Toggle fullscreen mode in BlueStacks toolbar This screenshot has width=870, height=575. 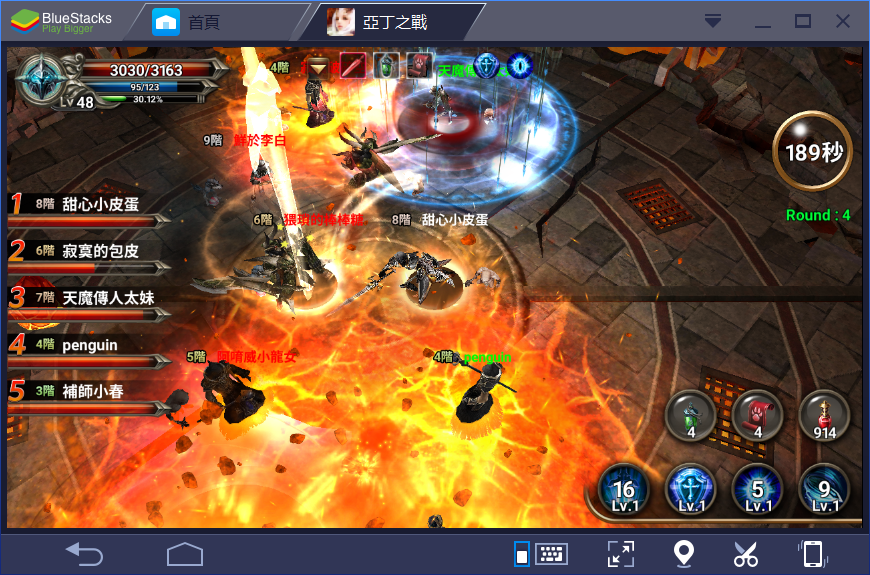point(620,553)
